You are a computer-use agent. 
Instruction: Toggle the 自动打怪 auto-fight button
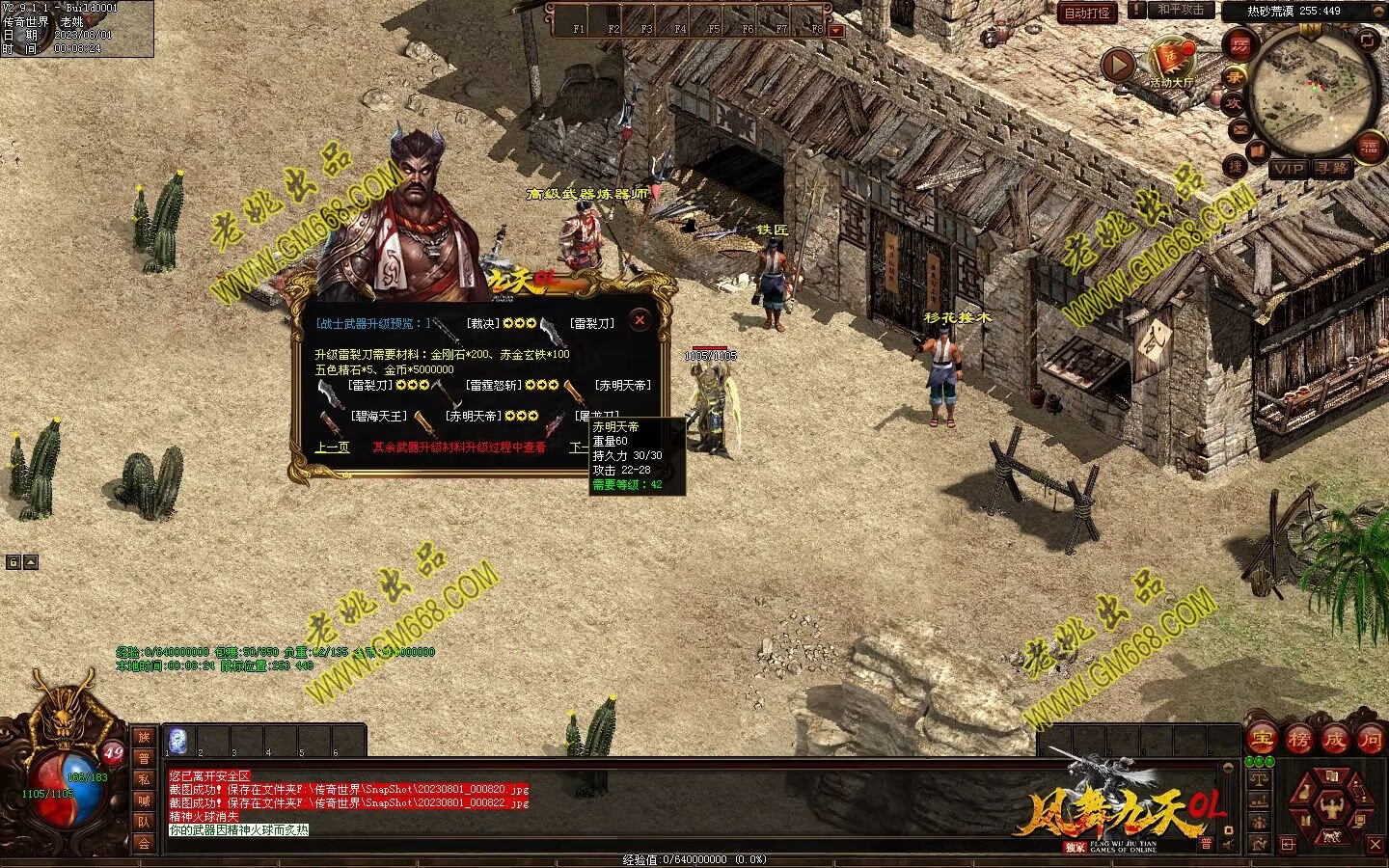tap(1087, 13)
